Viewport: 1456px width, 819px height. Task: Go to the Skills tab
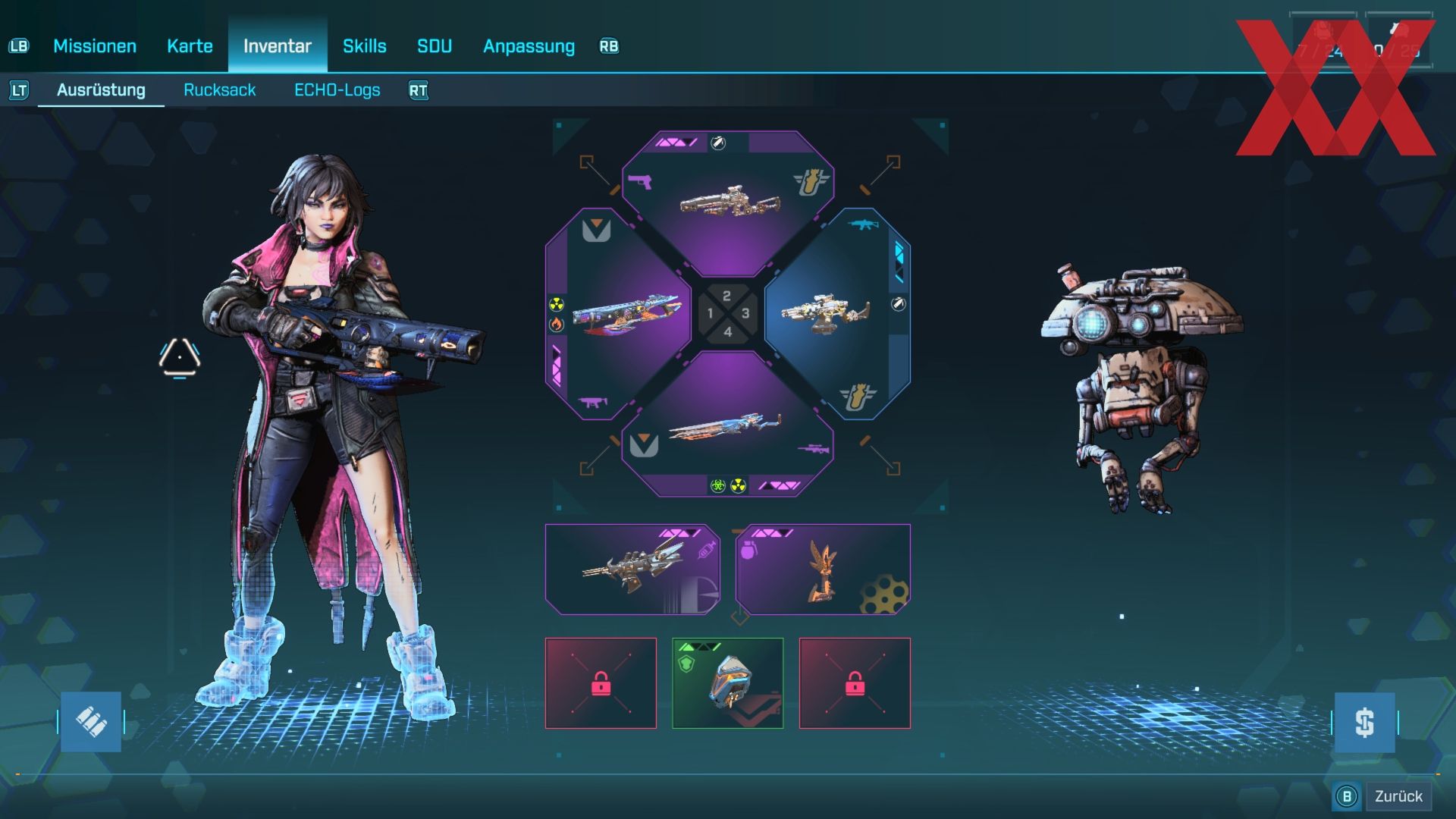365,46
